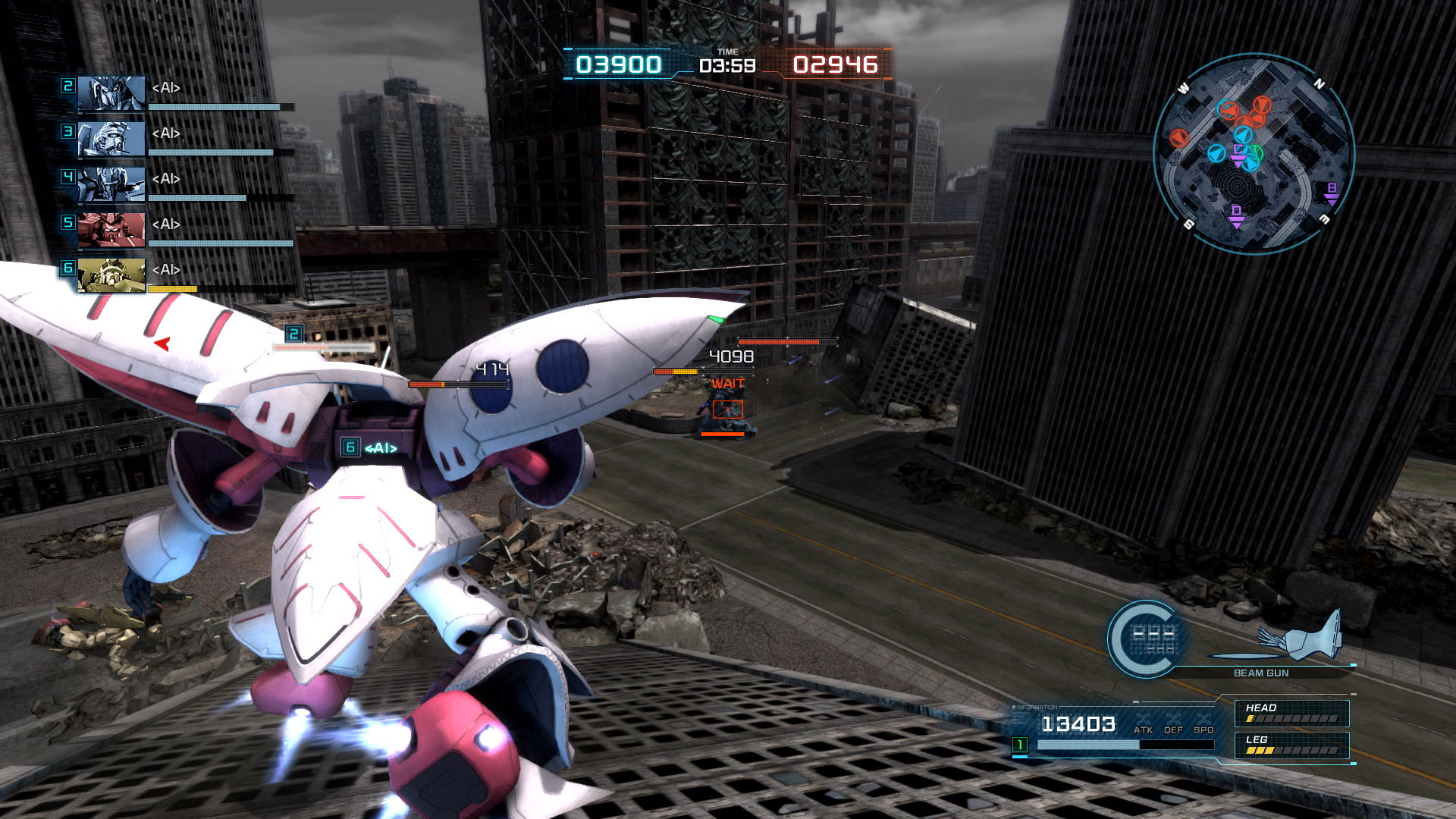This screenshot has height=819, width=1456.
Task: Select squad member 2 portrait
Action: (111, 94)
